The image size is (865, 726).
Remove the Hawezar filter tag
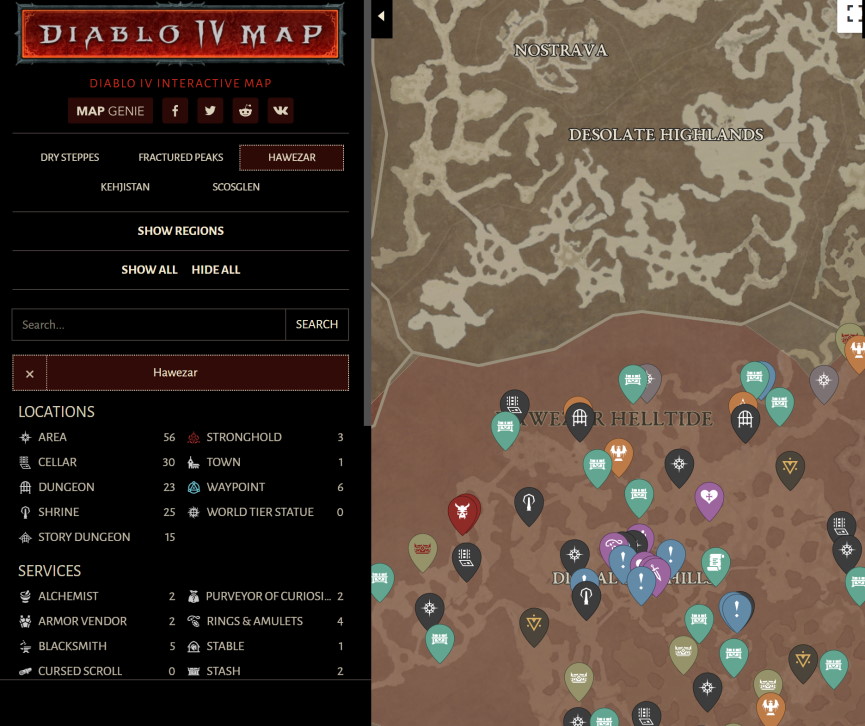pos(30,373)
